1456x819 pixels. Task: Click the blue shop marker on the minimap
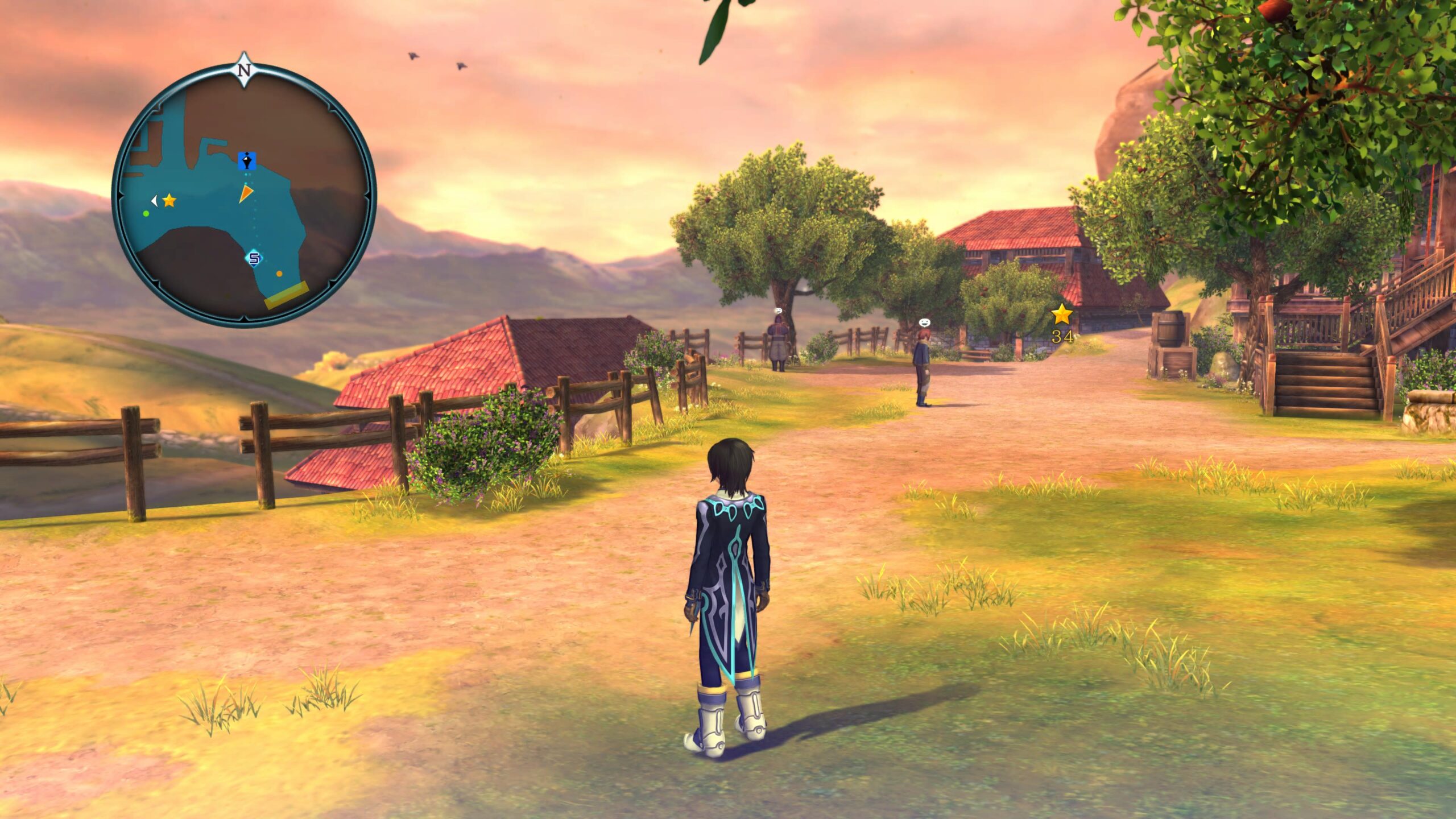pyautogui.click(x=247, y=162)
